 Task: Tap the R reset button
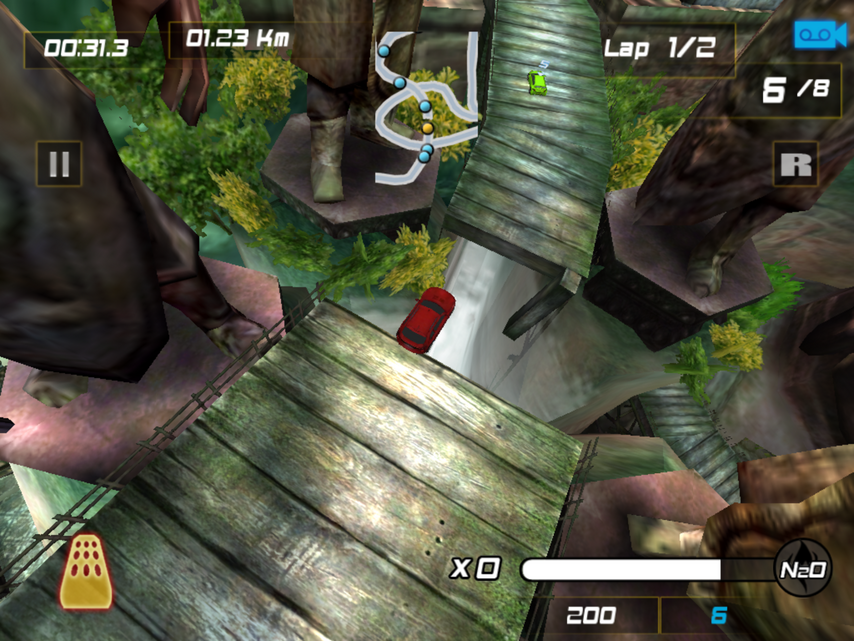795,164
